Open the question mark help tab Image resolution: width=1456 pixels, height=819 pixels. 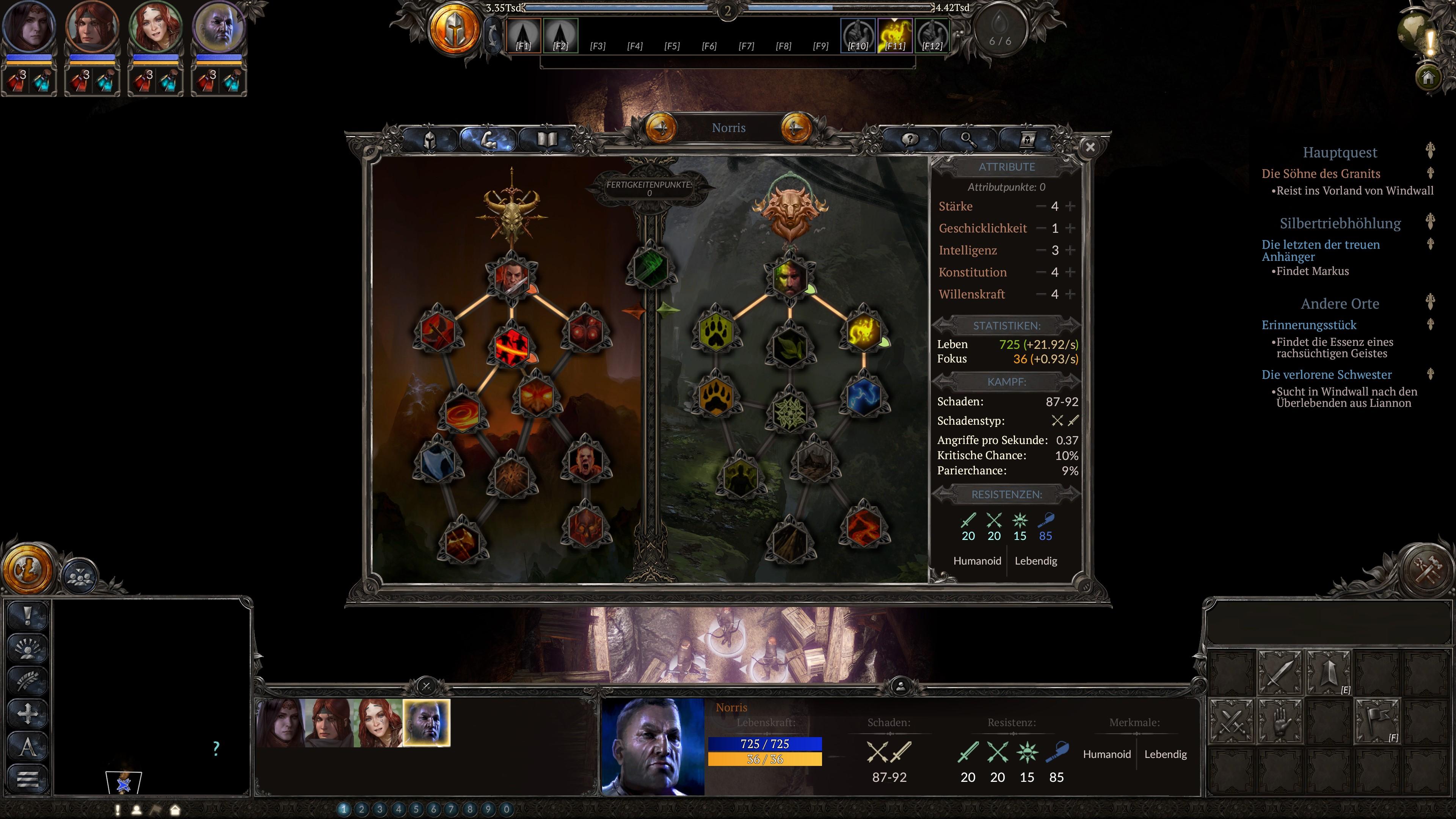(x=910, y=140)
